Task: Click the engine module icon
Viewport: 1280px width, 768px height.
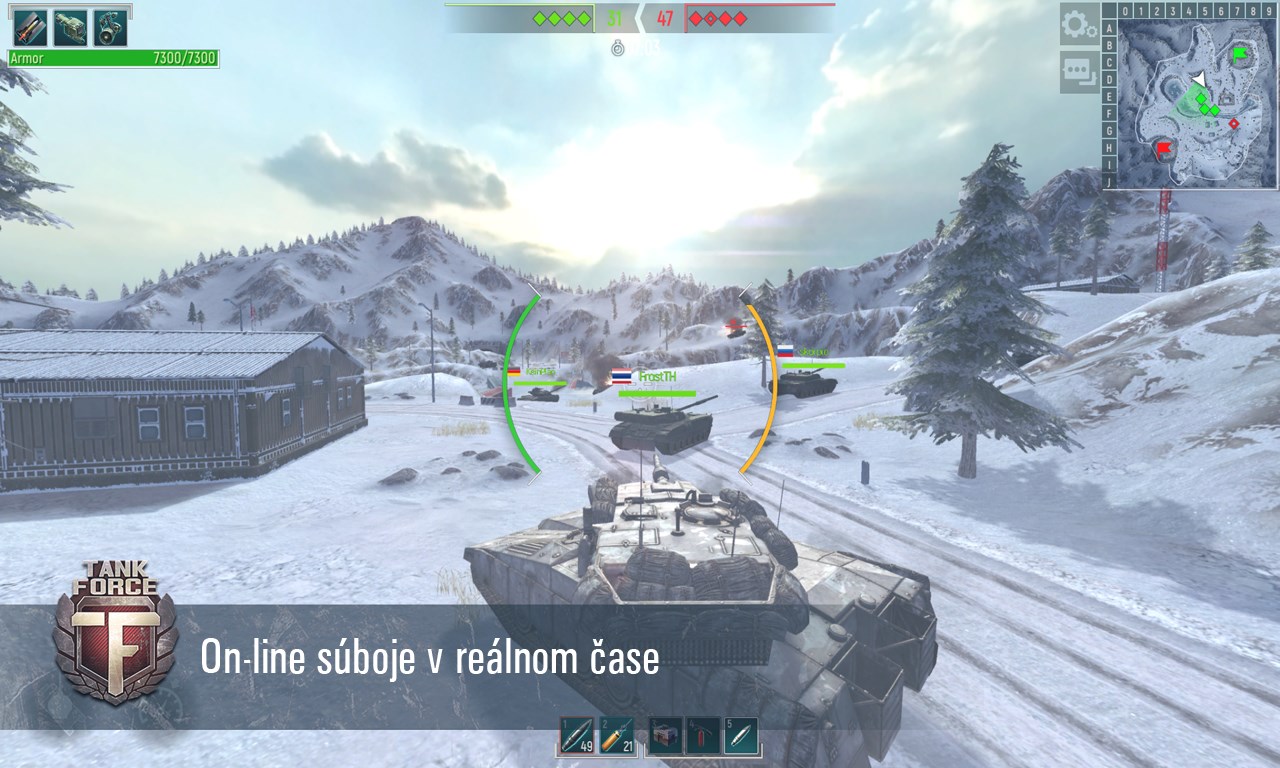Action: point(70,28)
